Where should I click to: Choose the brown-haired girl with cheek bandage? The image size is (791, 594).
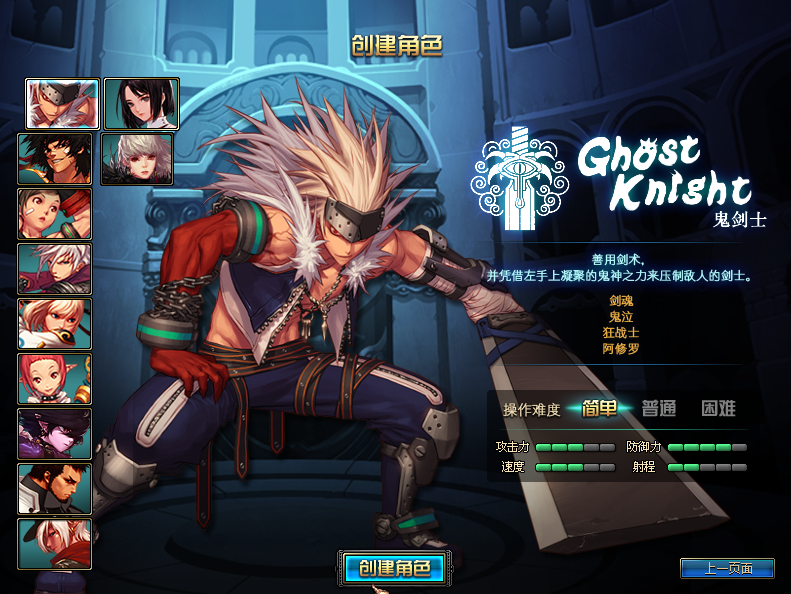tap(54, 214)
